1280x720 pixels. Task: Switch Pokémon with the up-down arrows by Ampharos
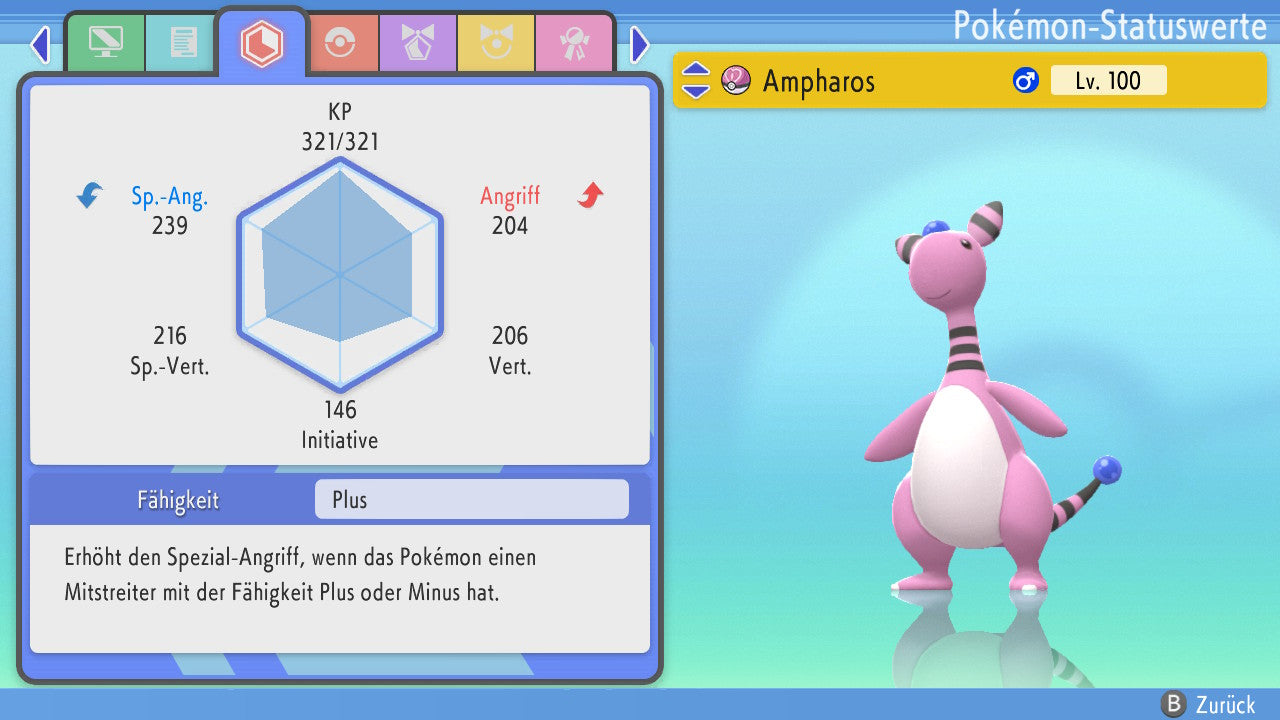(x=696, y=81)
